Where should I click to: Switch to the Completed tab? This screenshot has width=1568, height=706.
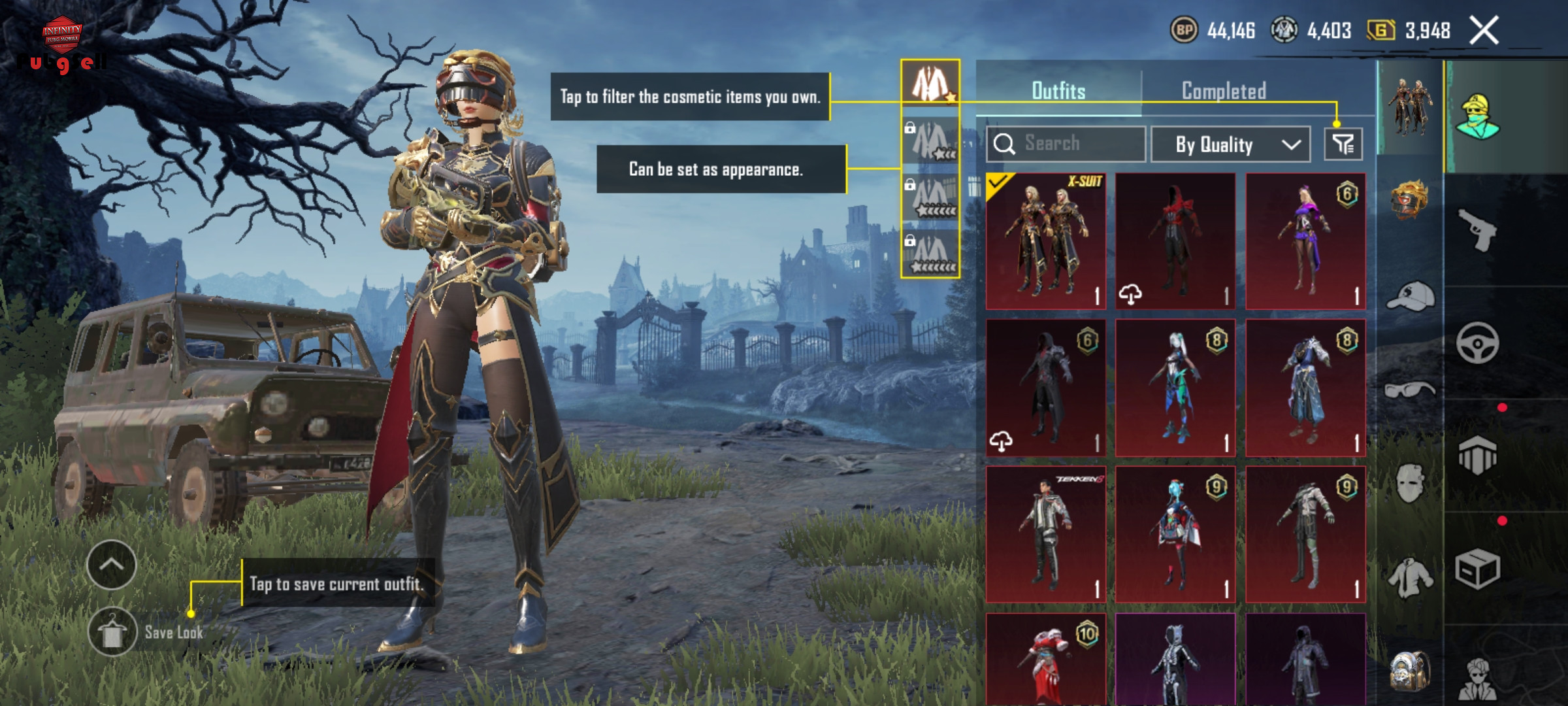(1224, 91)
